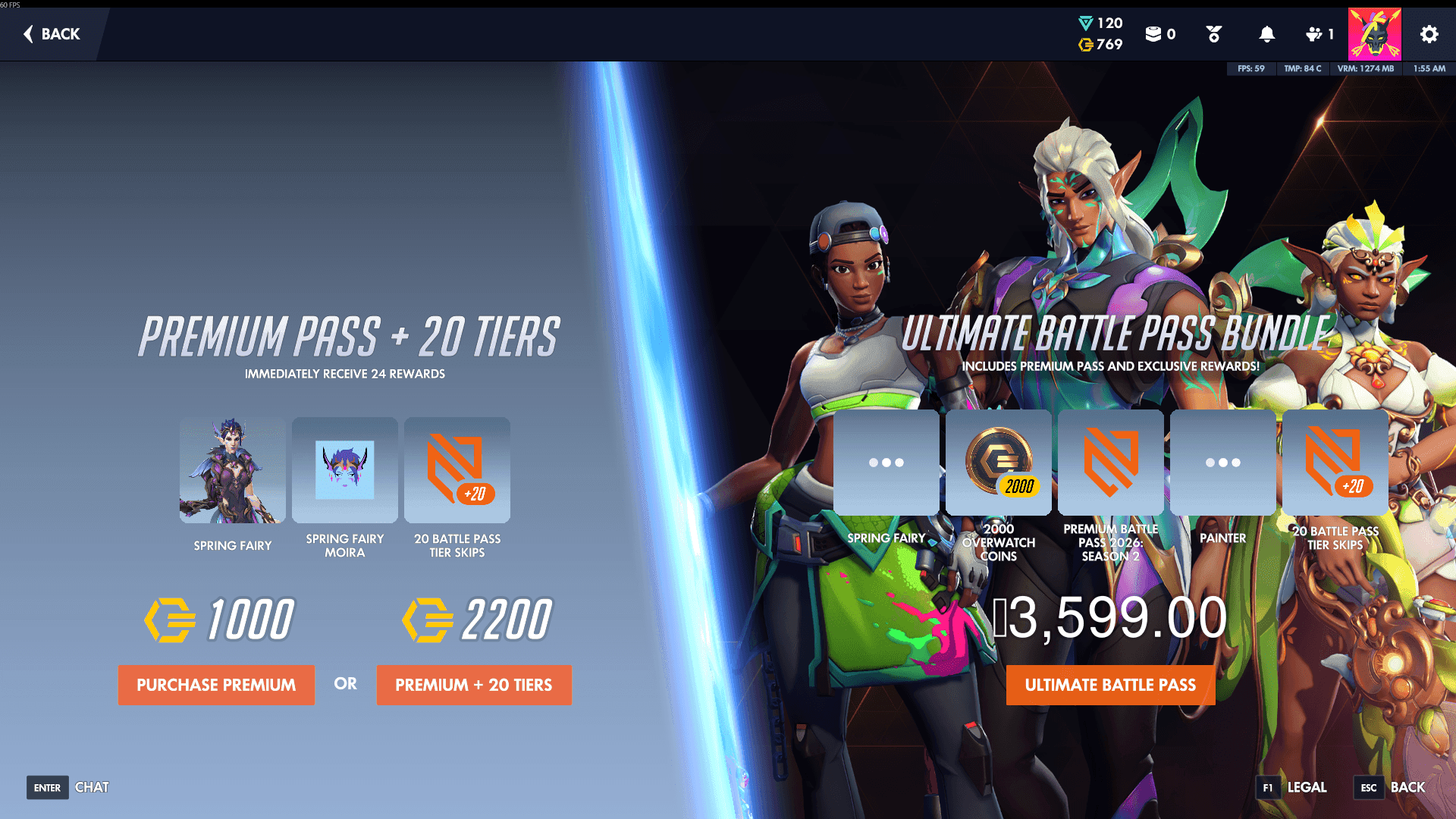Image resolution: width=1456 pixels, height=819 pixels.
Task: Click Purchase Premium for 1000 coins
Action: [x=216, y=685]
